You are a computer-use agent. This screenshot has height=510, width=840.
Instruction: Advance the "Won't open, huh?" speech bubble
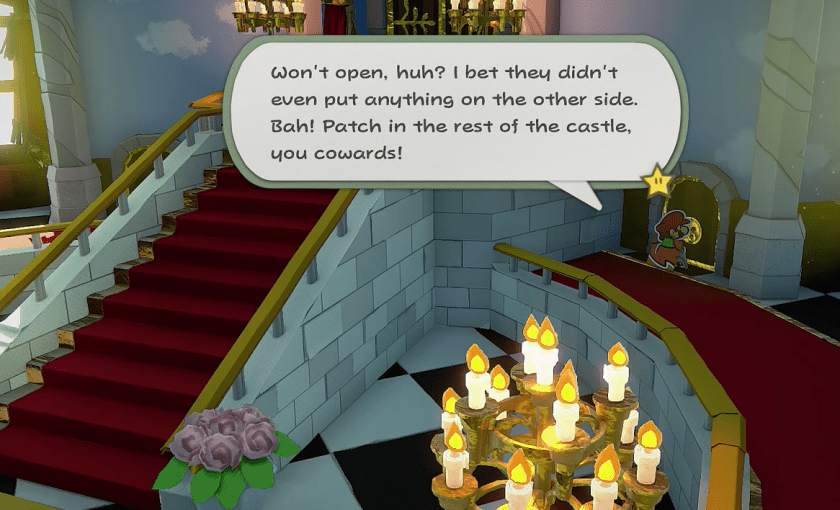tap(452, 112)
